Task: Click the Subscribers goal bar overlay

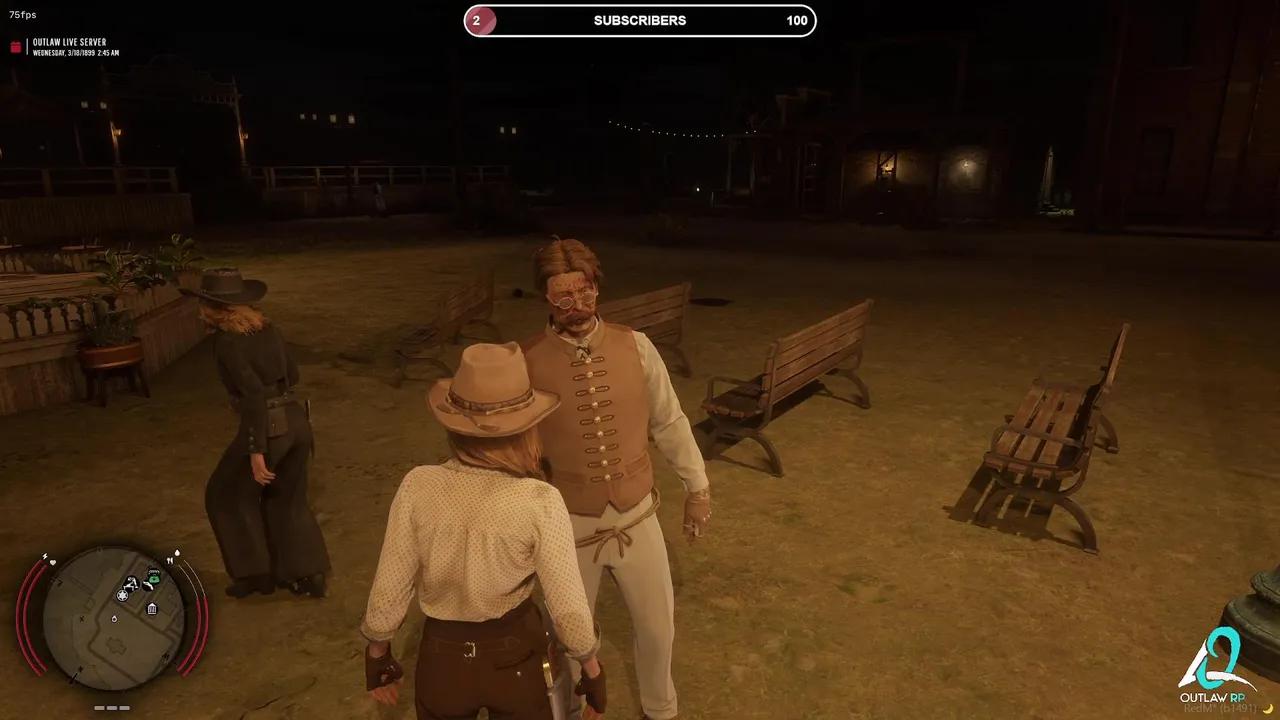Action: pos(640,21)
